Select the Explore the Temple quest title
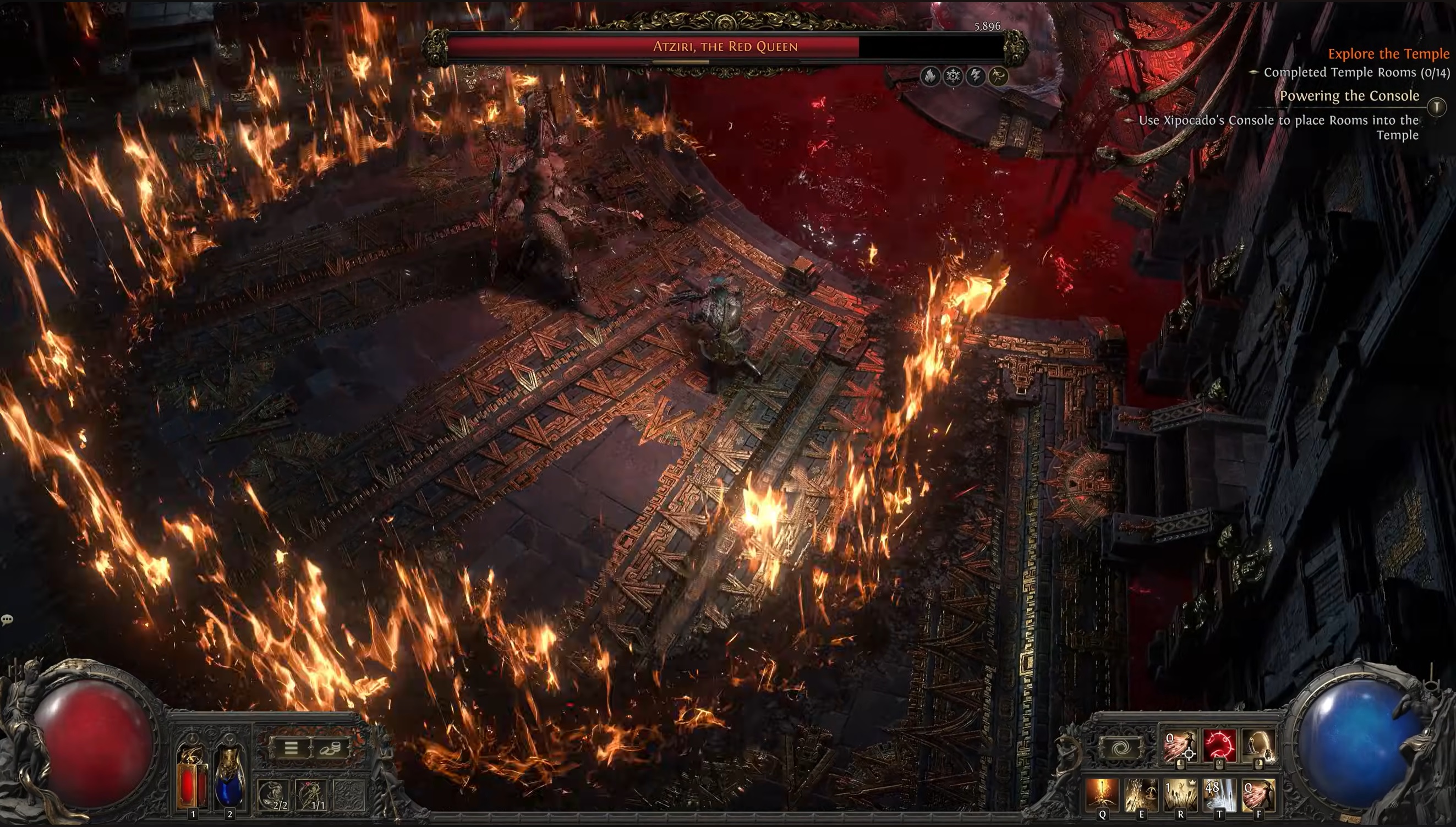Image resolution: width=1456 pixels, height=827 pixels. point(1388,54)
